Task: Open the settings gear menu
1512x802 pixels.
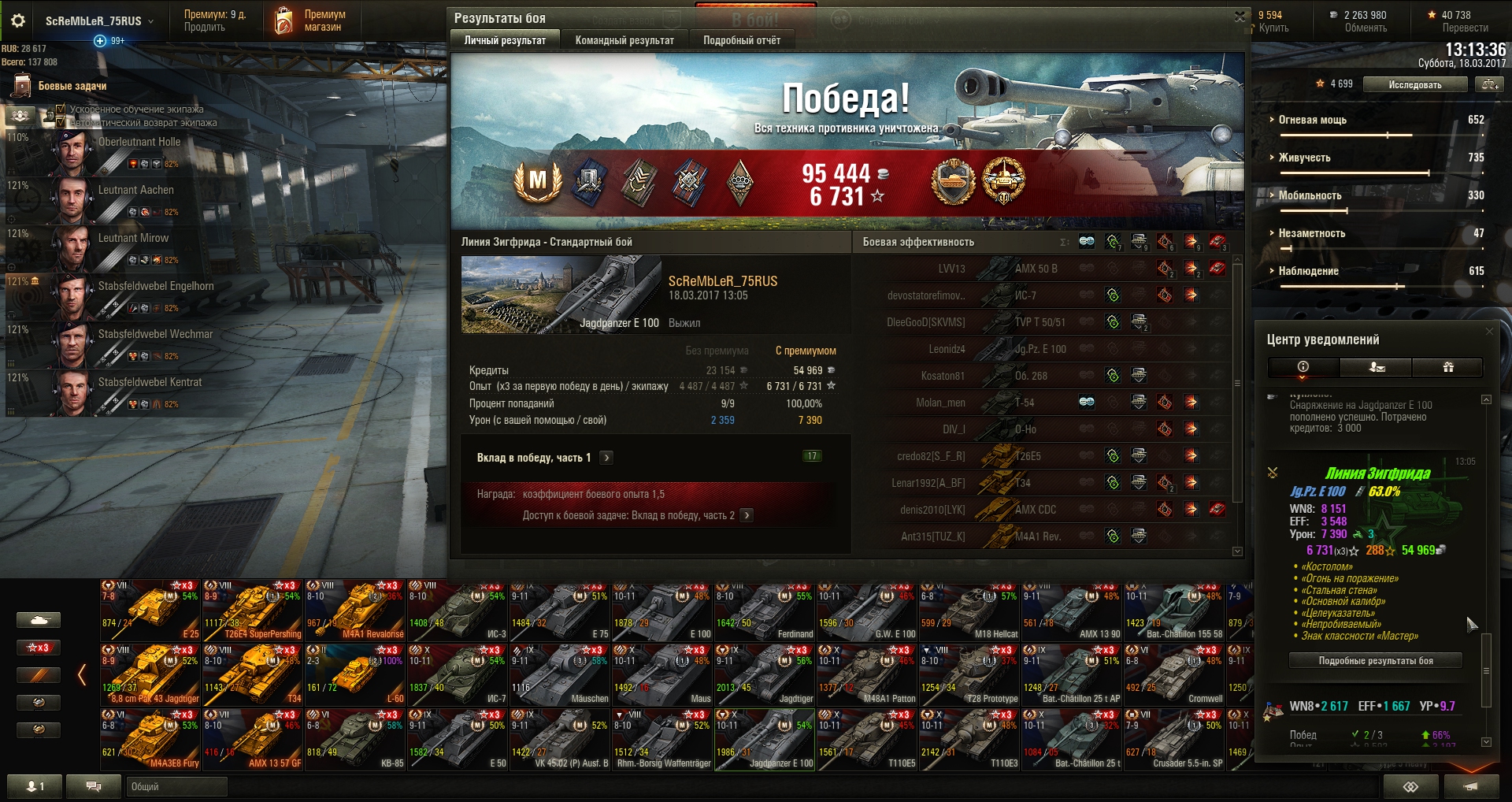Action: 18,20
